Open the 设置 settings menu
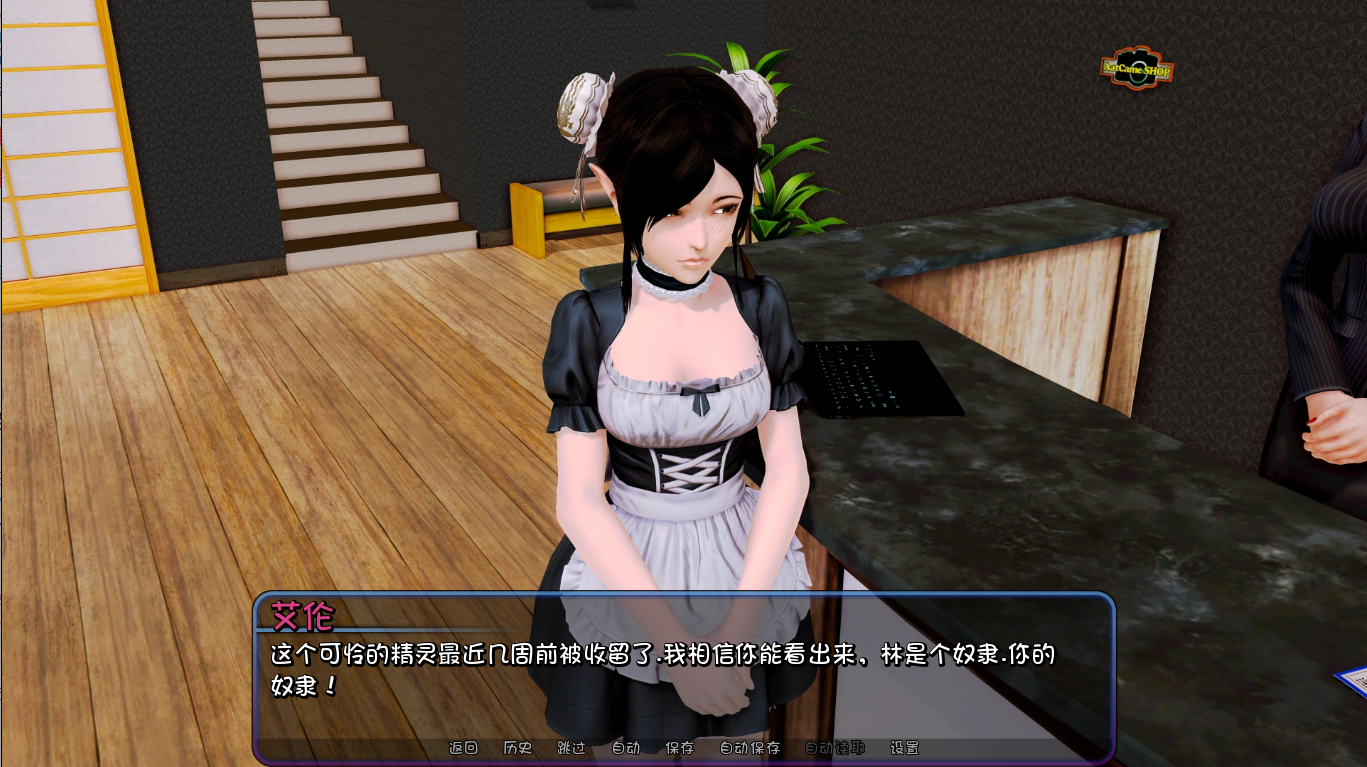Screen dimensions: 1367x767 pos(905,747)
